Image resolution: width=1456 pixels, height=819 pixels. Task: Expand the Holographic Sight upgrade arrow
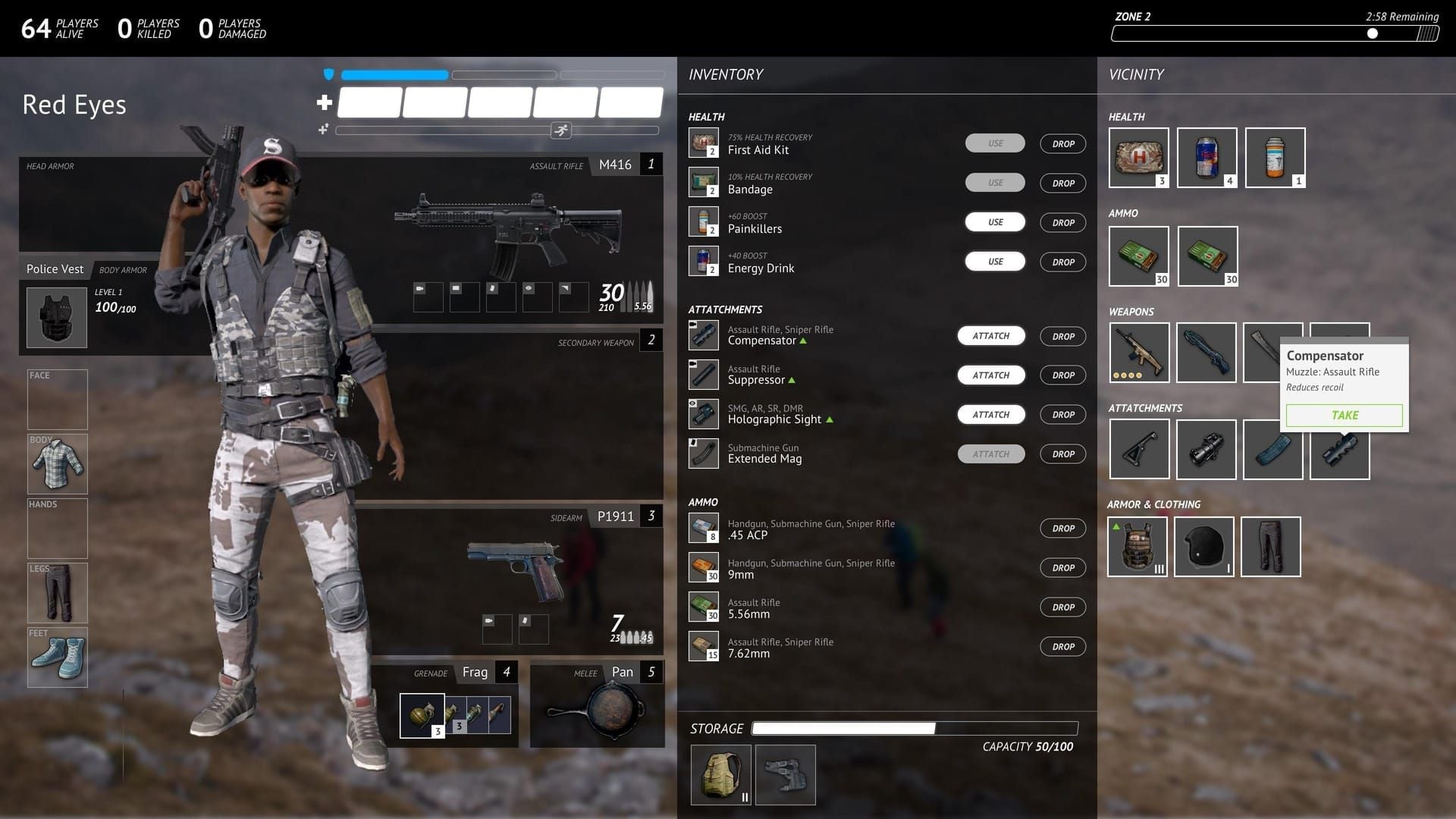(830, 419)
